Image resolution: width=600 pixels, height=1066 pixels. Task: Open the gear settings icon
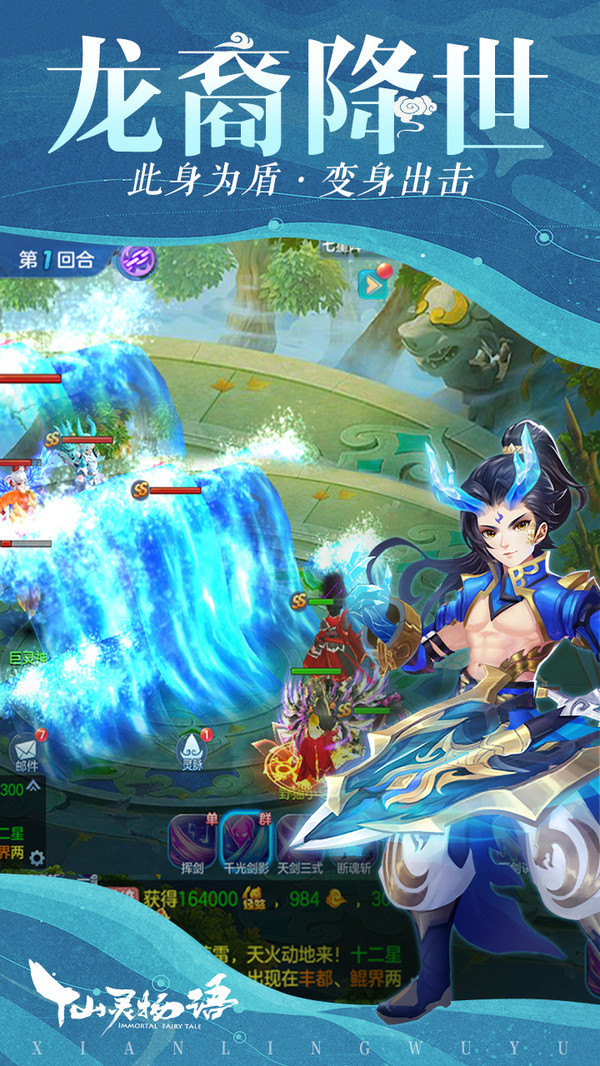[37, 857]
